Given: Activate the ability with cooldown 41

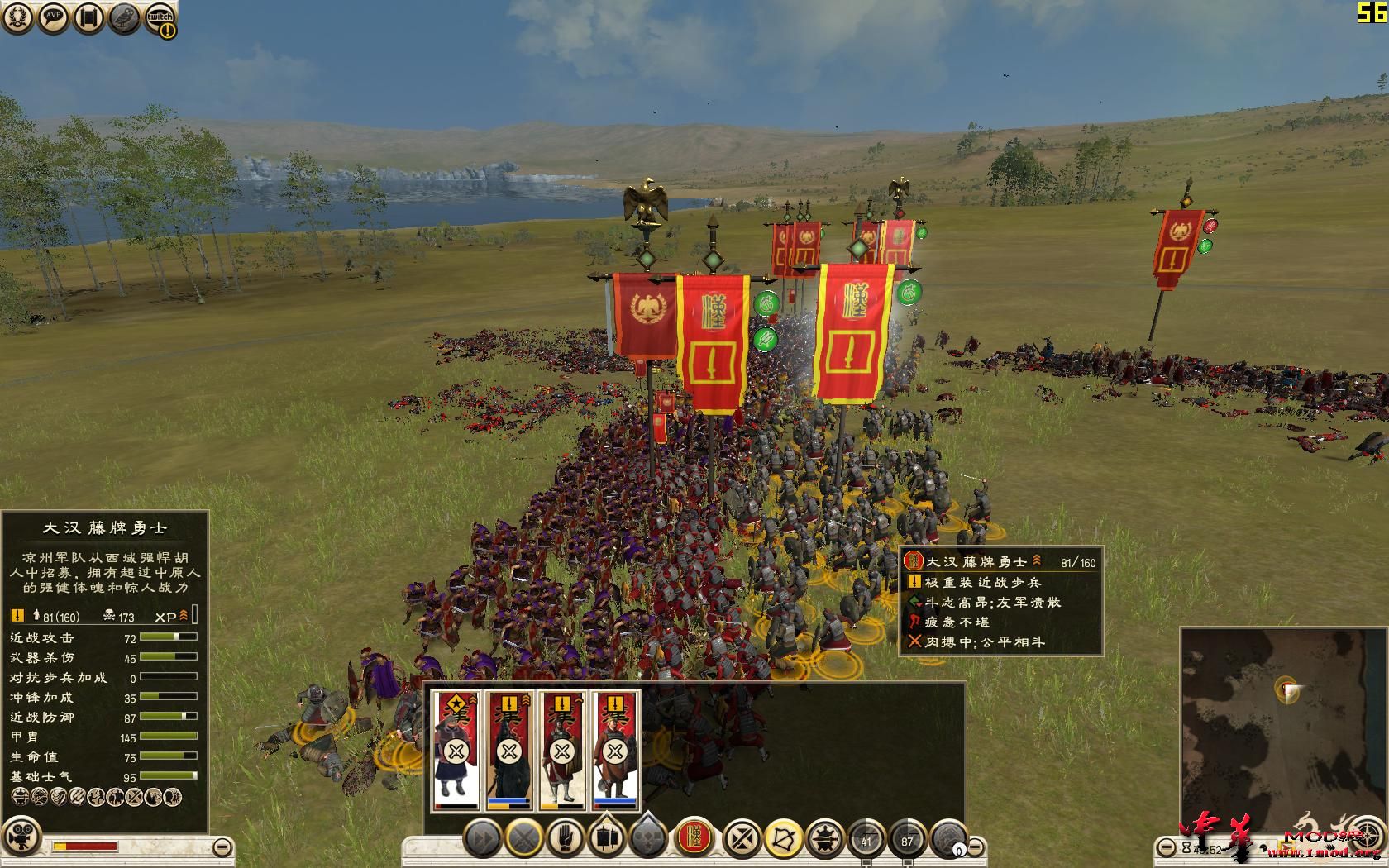Looking at the screenshot, I should tap(866, 838).
